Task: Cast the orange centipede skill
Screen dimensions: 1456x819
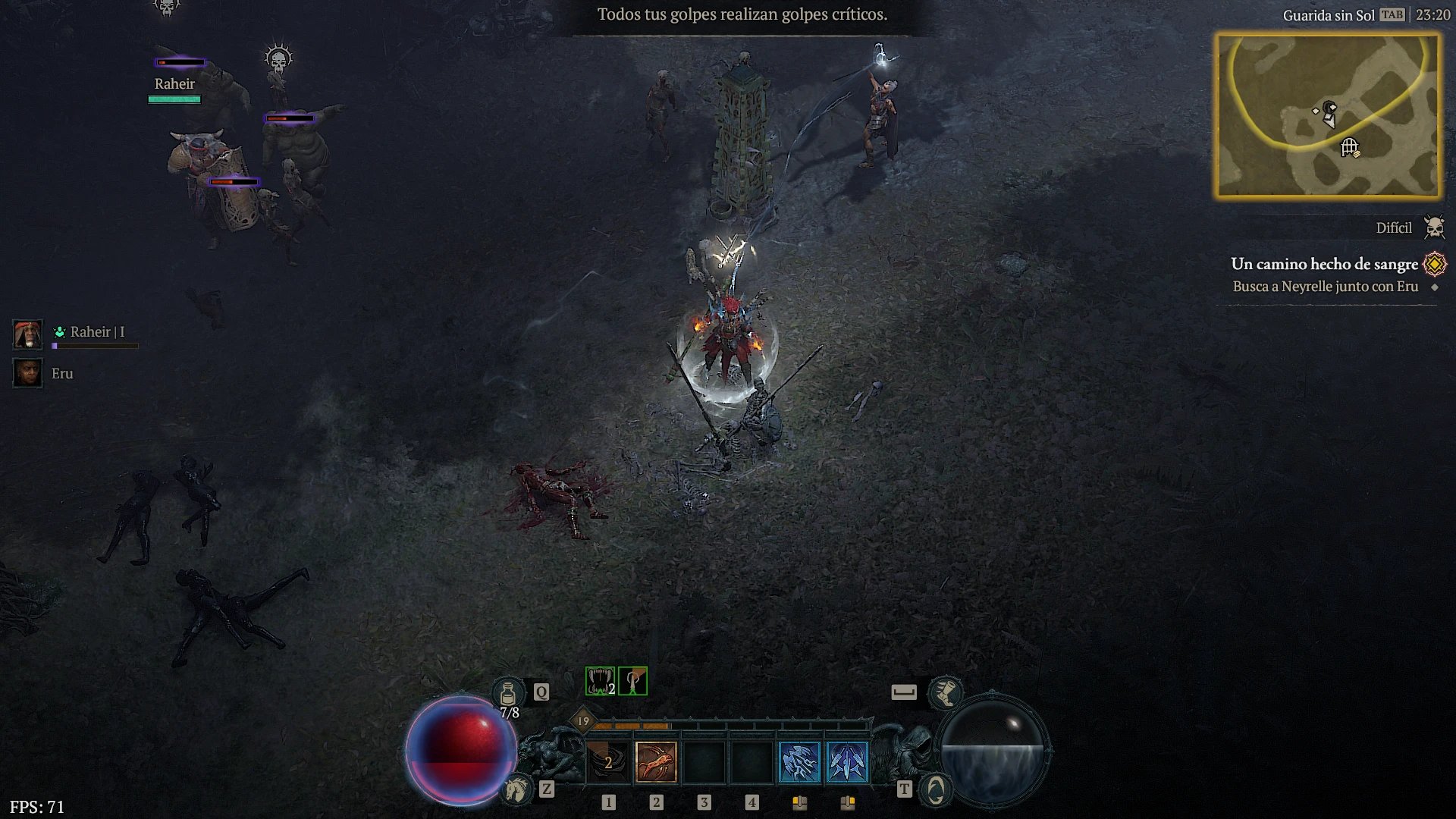Action: point(656,761)
